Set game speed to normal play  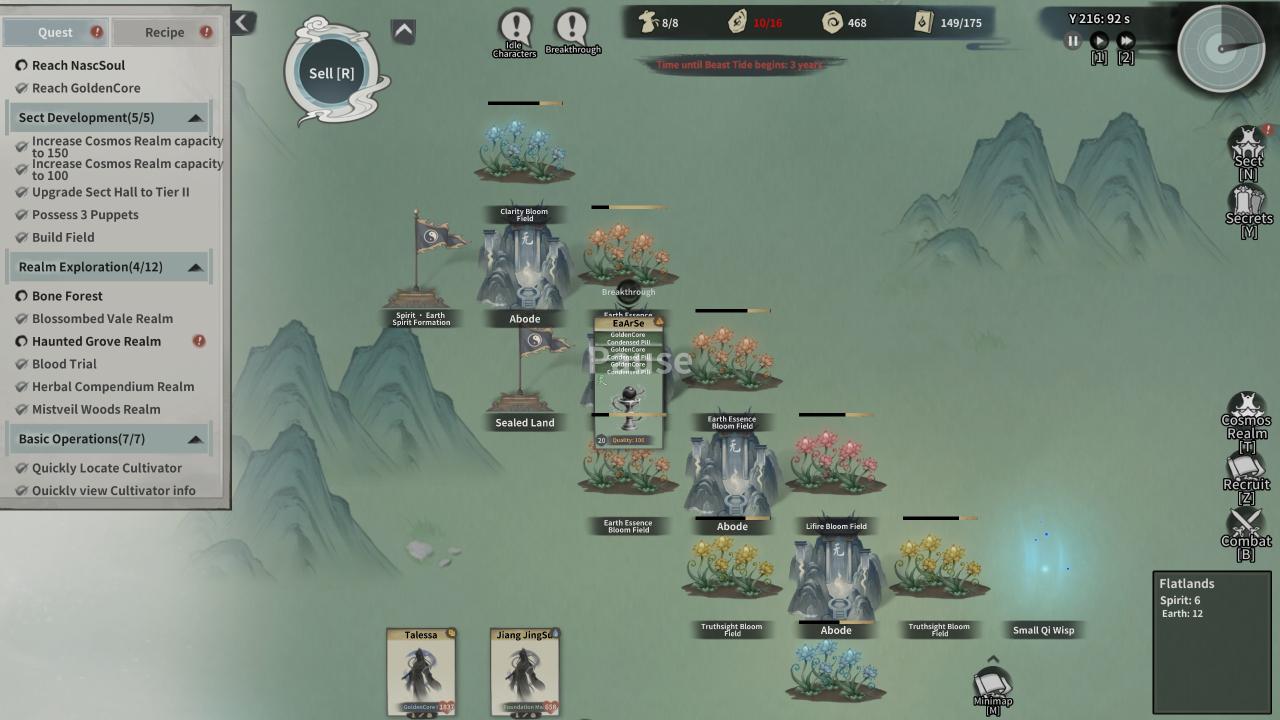tap(1098, 41)
